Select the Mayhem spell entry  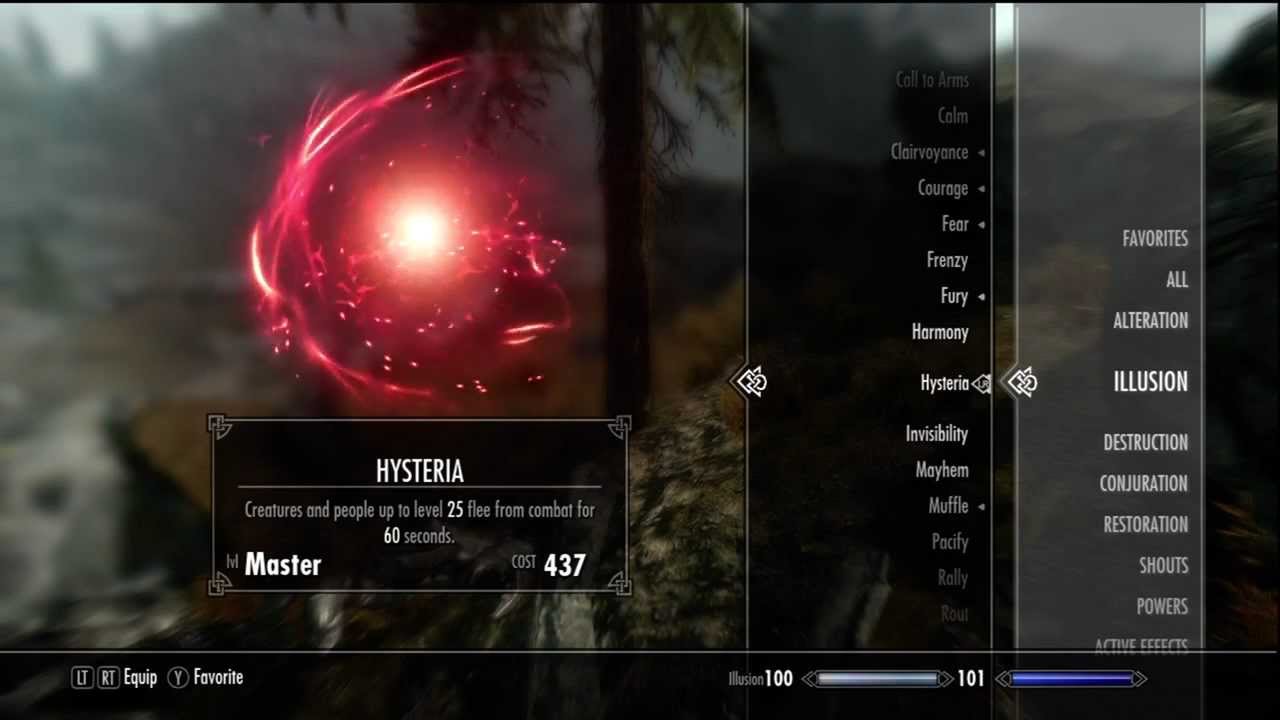tap(941, 470)
